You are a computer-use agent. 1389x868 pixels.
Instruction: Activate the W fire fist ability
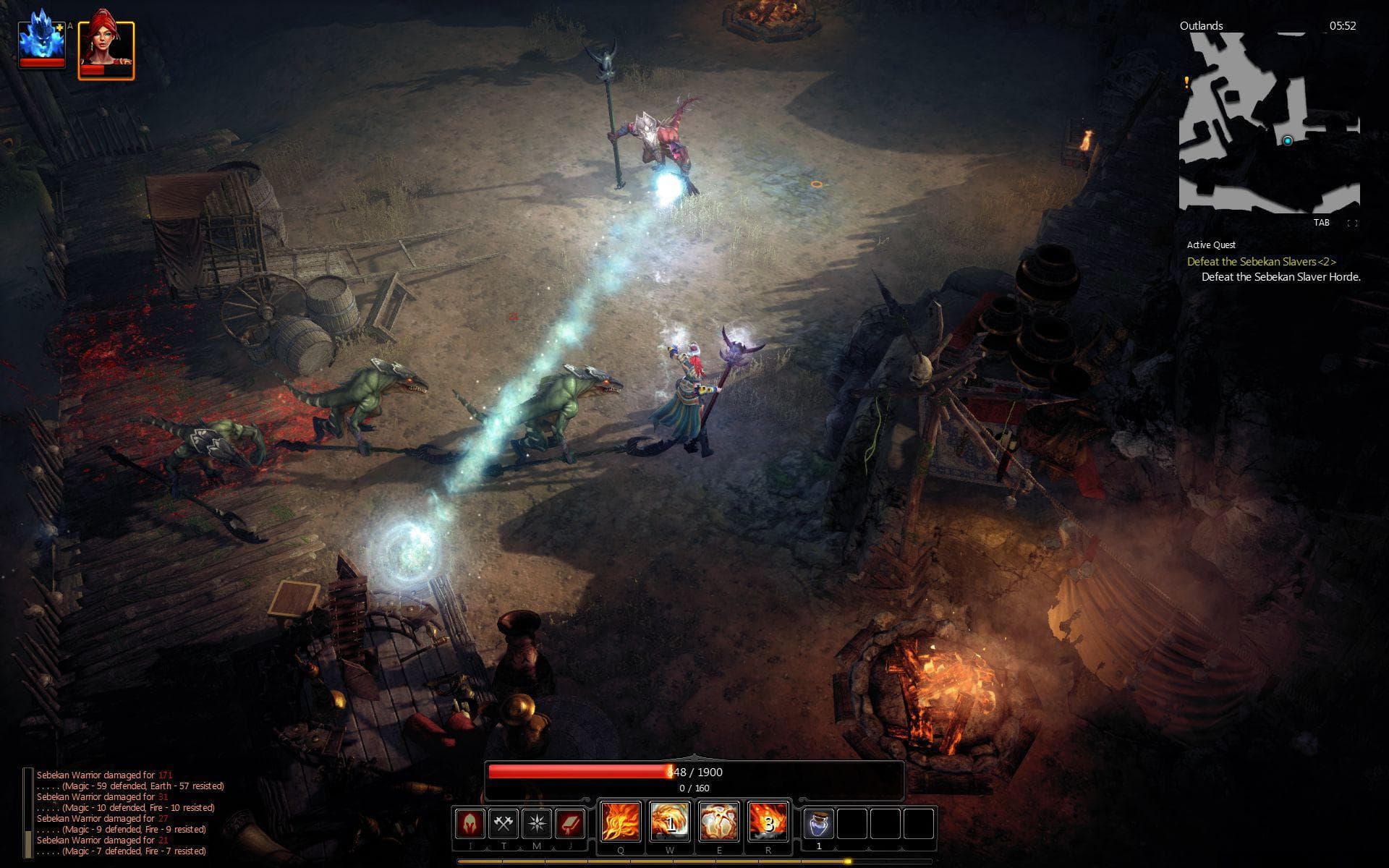[669, 822]
